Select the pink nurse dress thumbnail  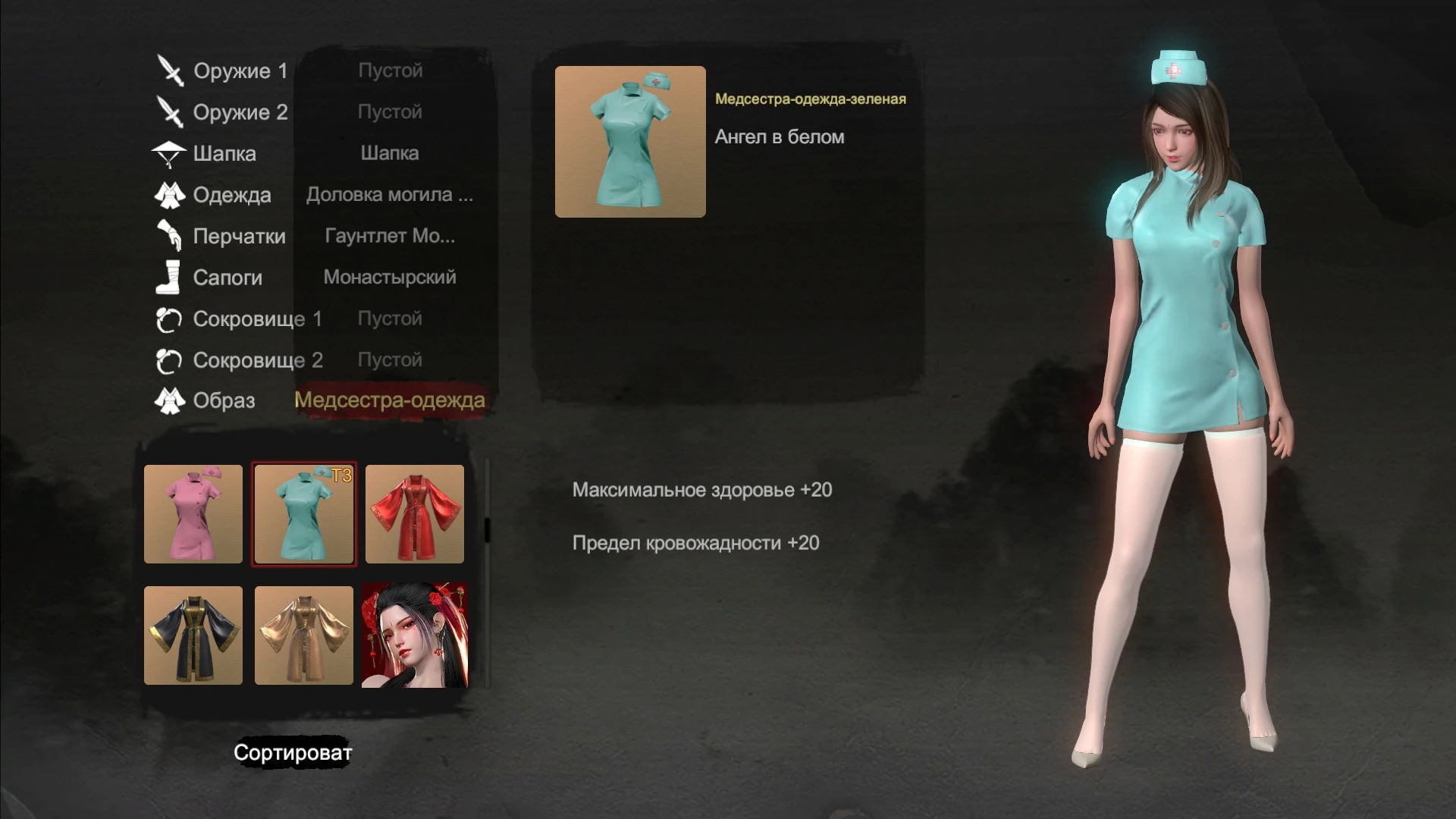[x=193, y=514]
